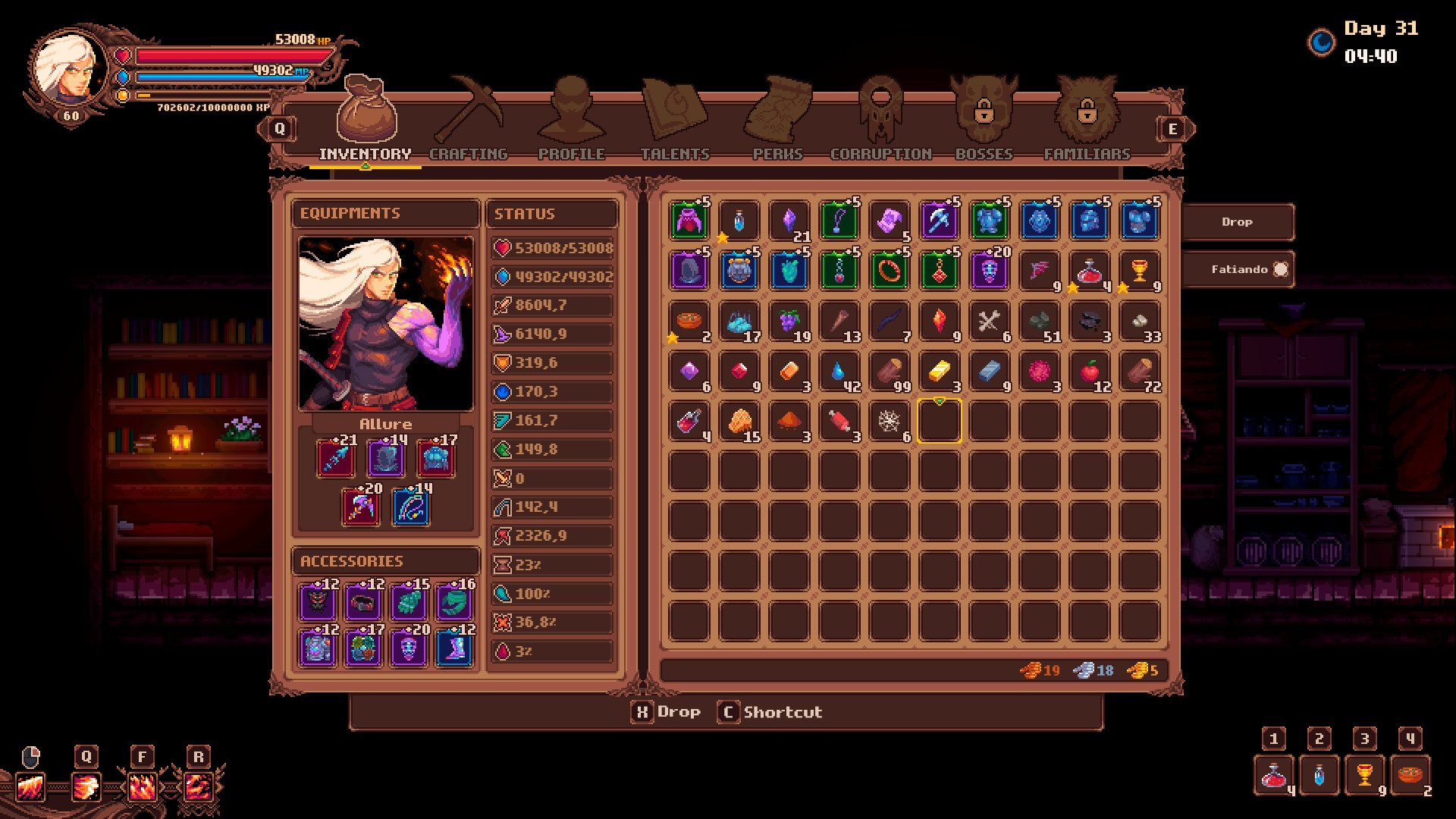Click the Drop button beside the inventory
1456x819 pixels.
1237,222
